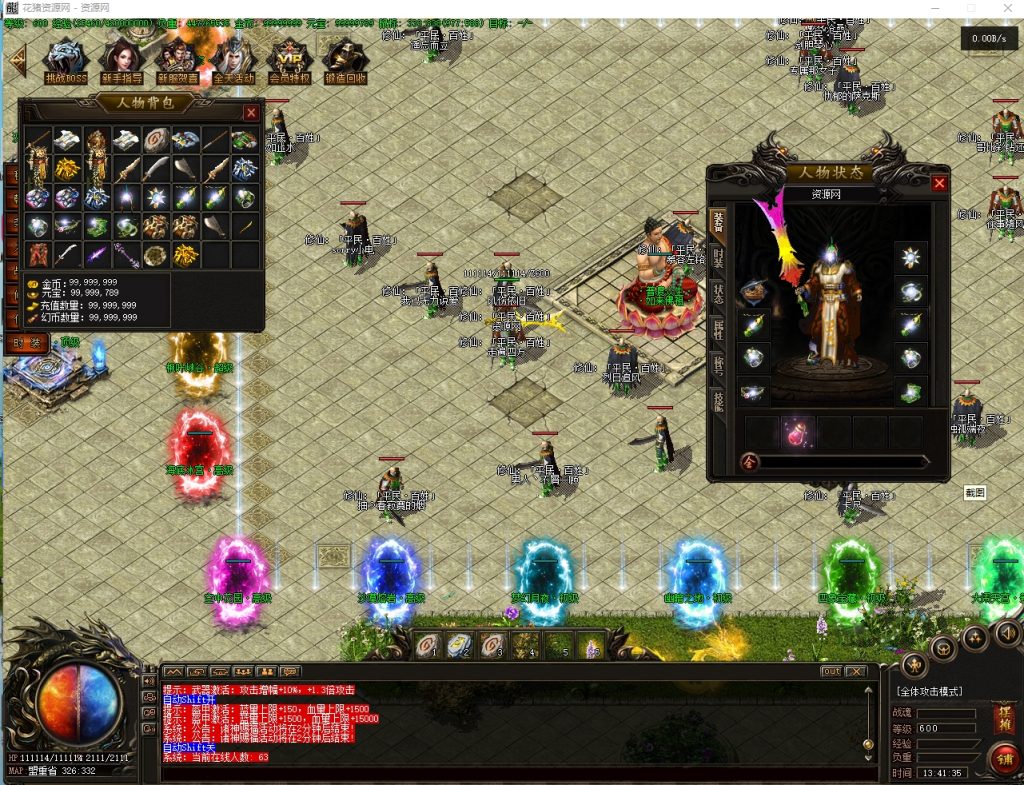Switch to the 称号 title tab
The height and width of the screenshot is (785, 1024).
[x=718, y=365]
